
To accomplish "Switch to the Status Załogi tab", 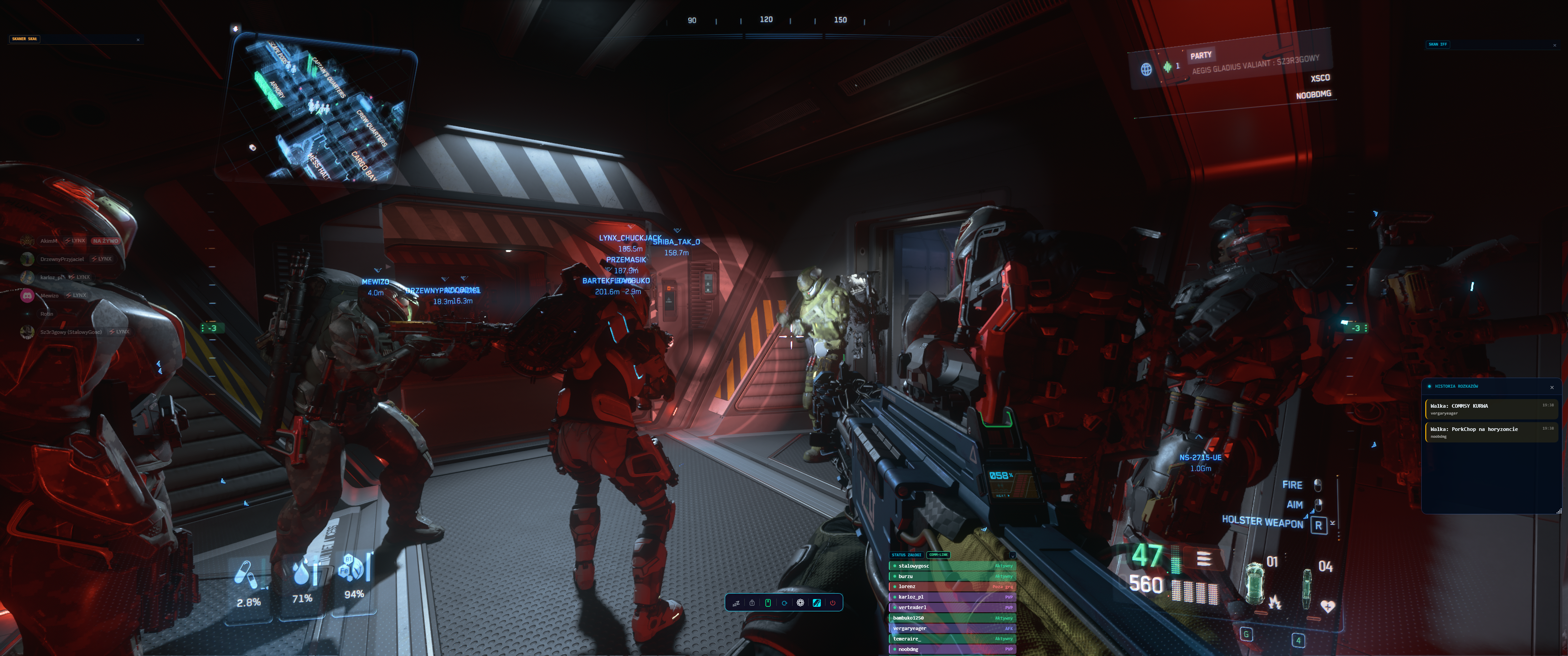I will pyautogui.click(x=906, y=555).
